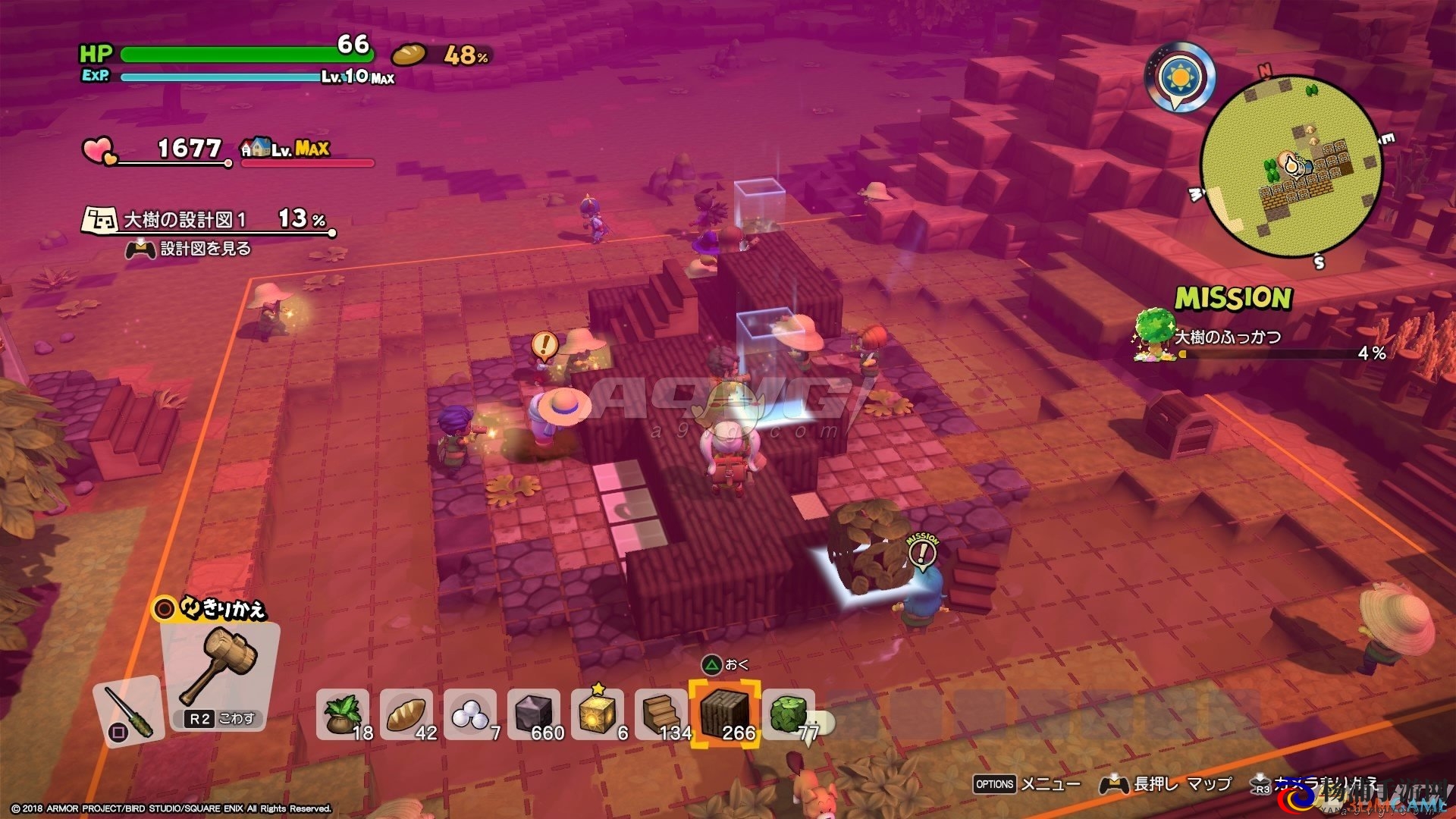Screen dimensions: 1456x819
Task: Click the bread hunger icon
Action: [409, 55]
